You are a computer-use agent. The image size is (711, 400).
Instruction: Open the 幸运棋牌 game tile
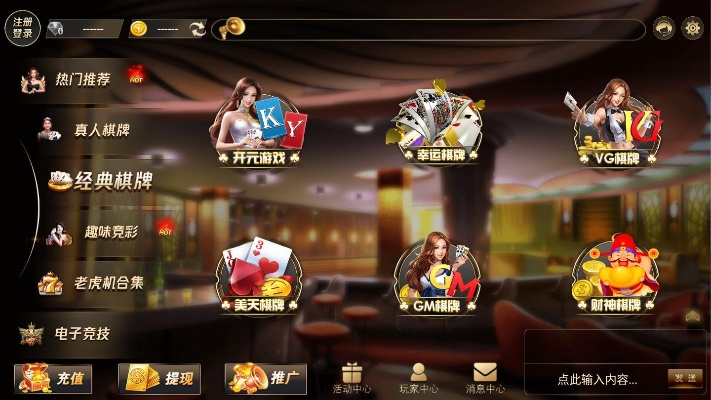(x=439, y=125)
